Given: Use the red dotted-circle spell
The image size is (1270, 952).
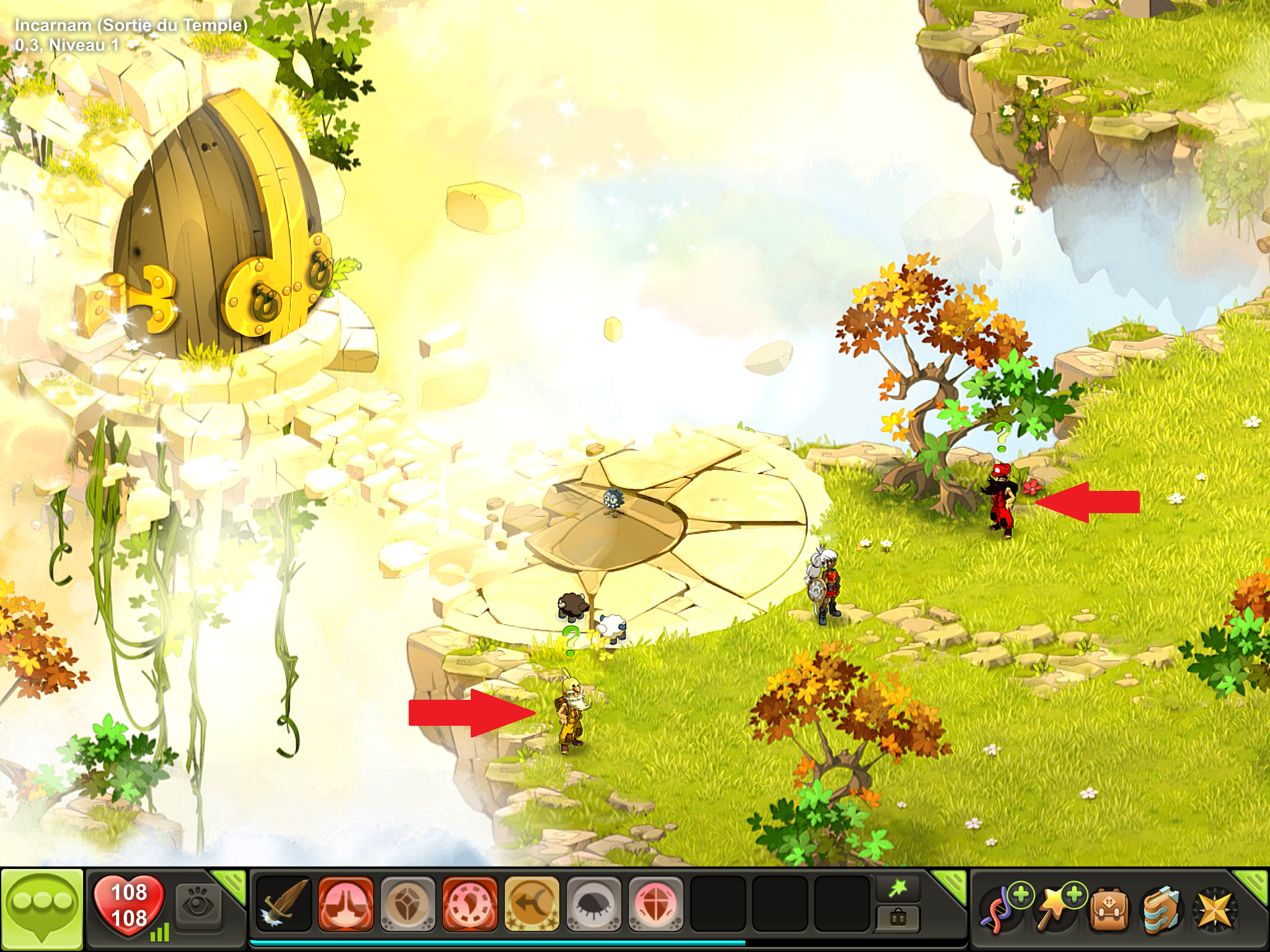Looking at the screenshot, I should click(x=470, y=904).
